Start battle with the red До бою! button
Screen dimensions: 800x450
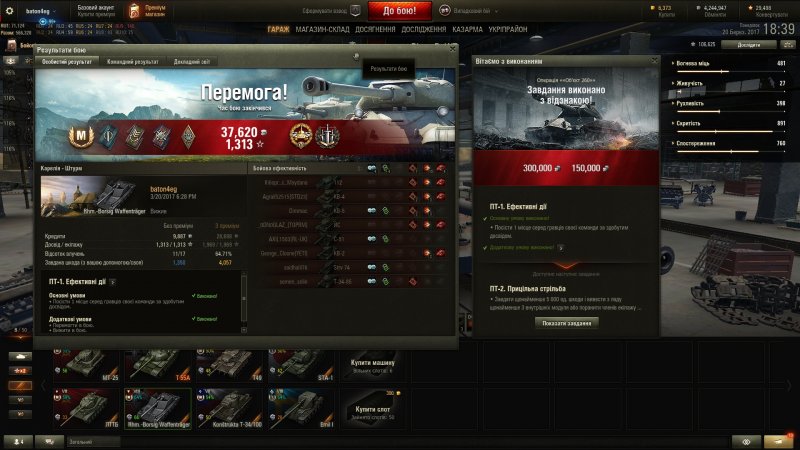(406, 11)
